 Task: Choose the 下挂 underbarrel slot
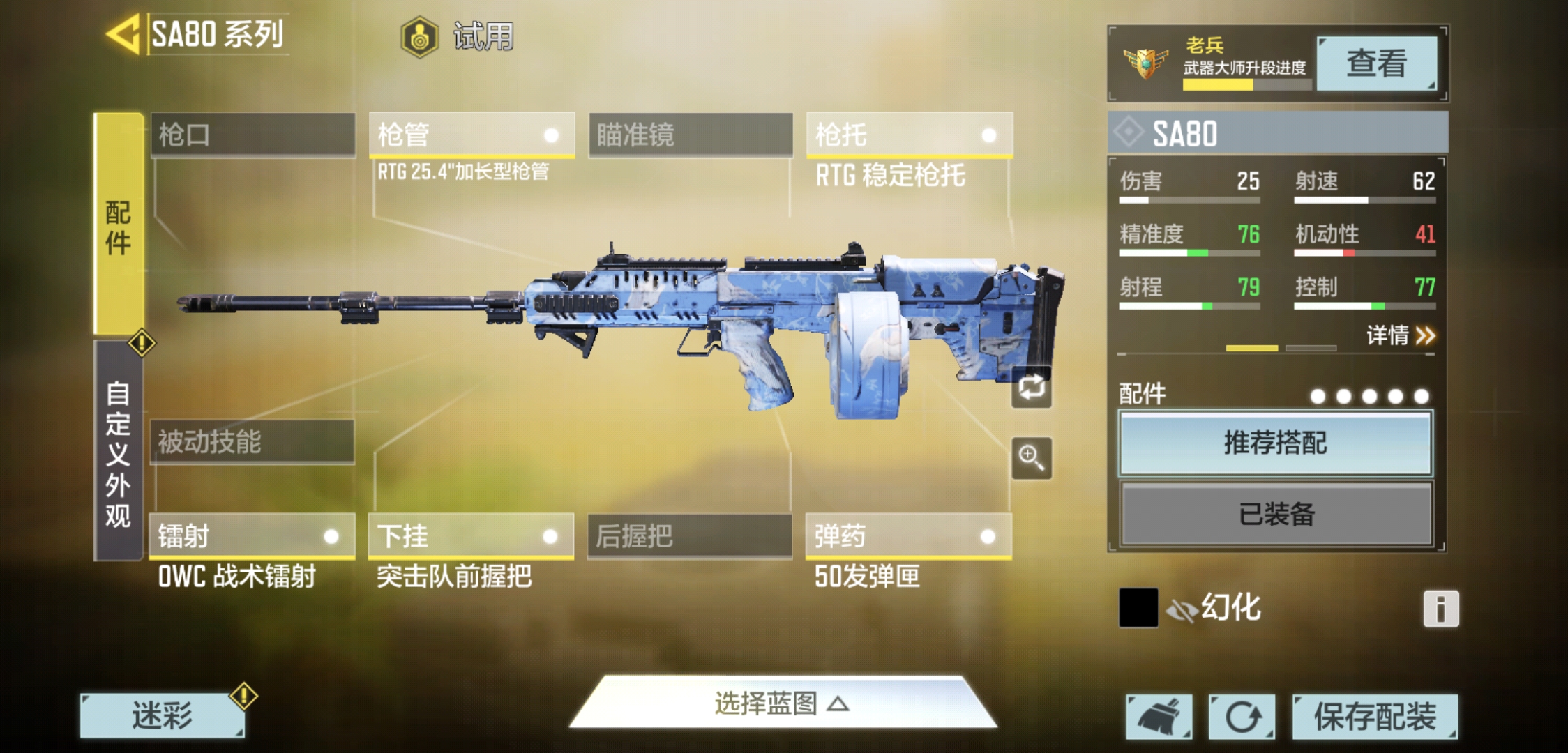tap(471, 535)
